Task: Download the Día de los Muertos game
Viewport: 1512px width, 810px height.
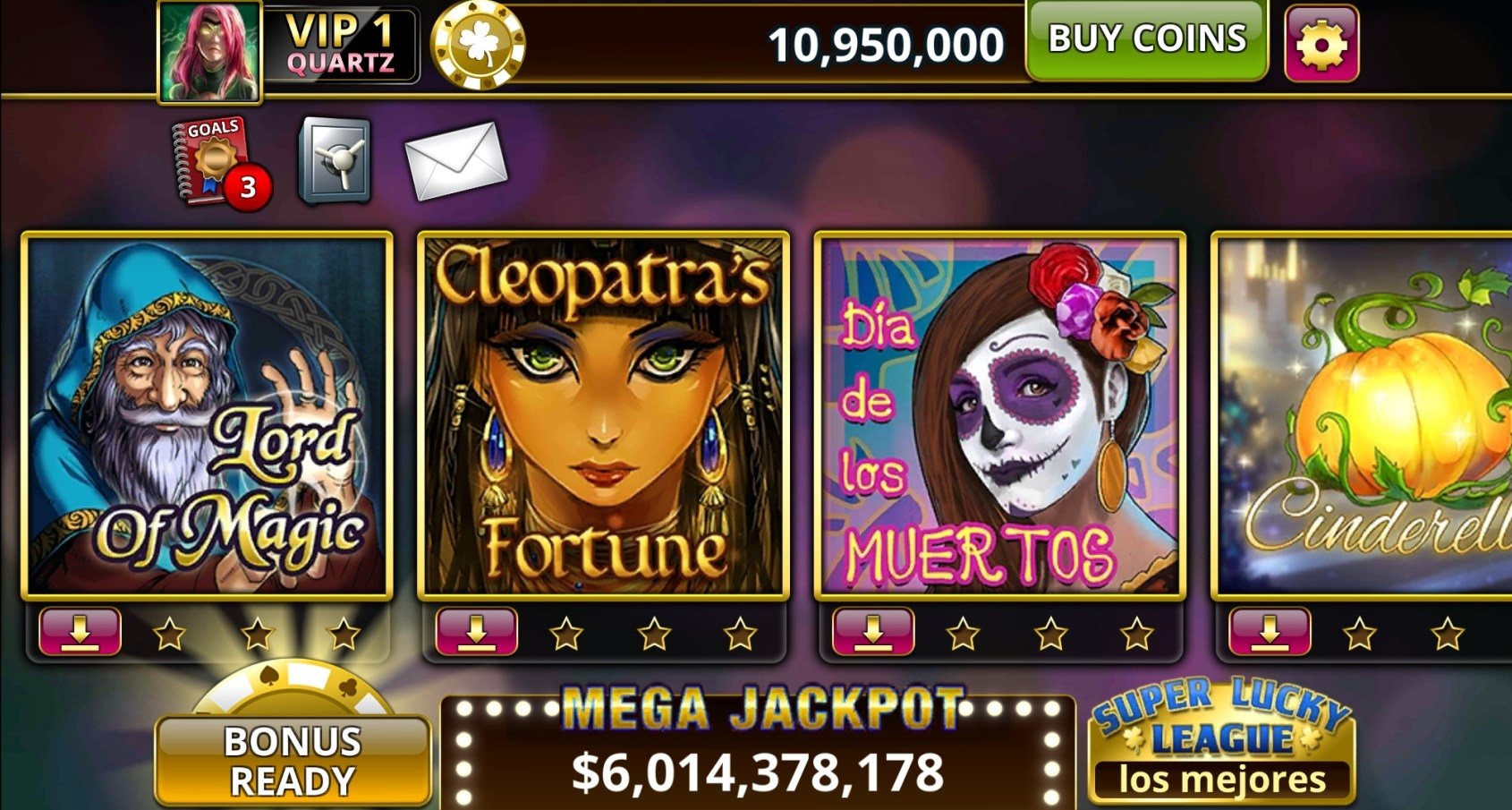Action: click(x=872, y=632)
